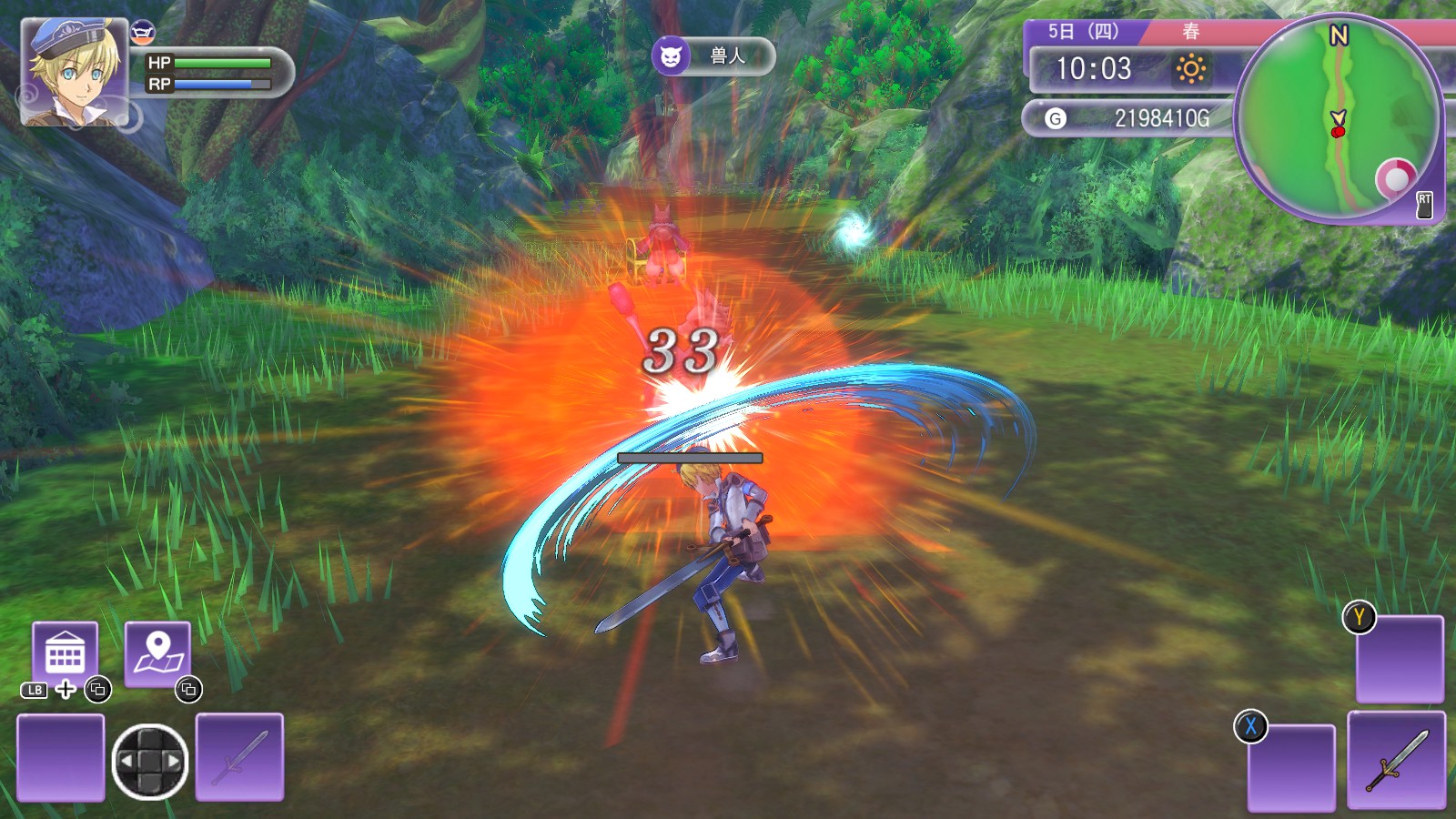Select the empty slot marked Y

pos(1400,660)
